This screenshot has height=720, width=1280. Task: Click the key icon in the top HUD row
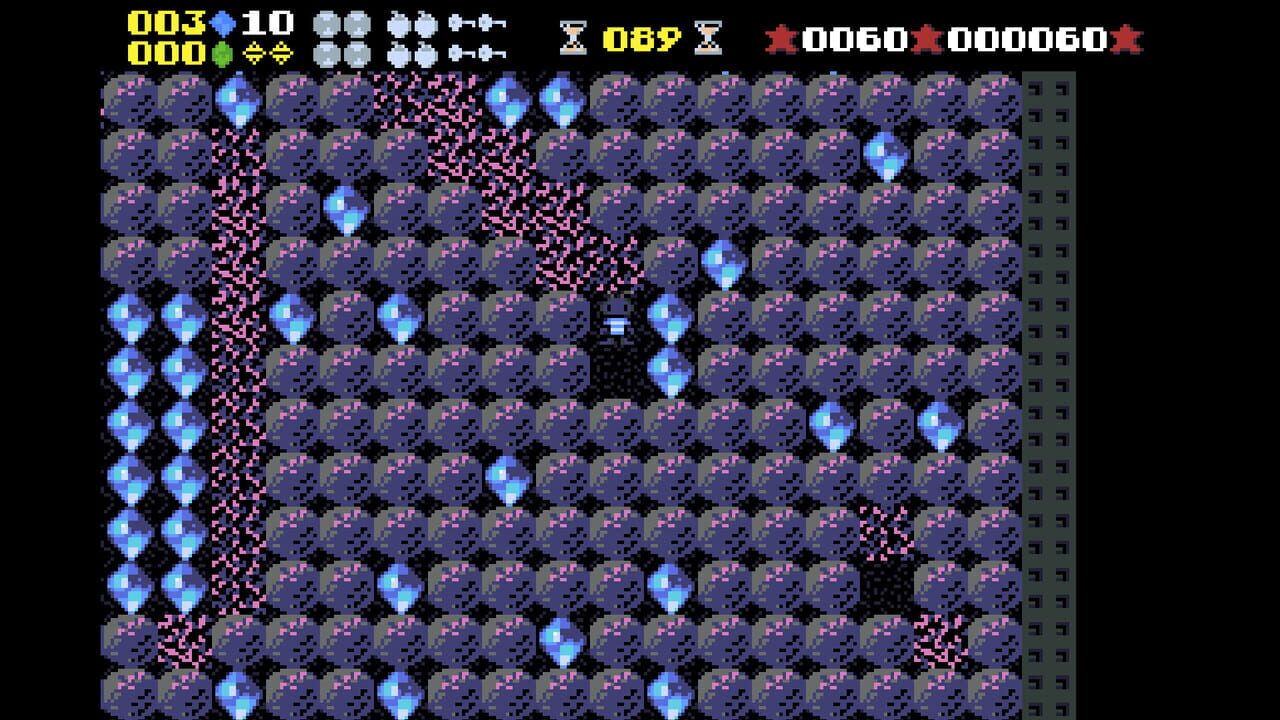[x=455, y=22]
